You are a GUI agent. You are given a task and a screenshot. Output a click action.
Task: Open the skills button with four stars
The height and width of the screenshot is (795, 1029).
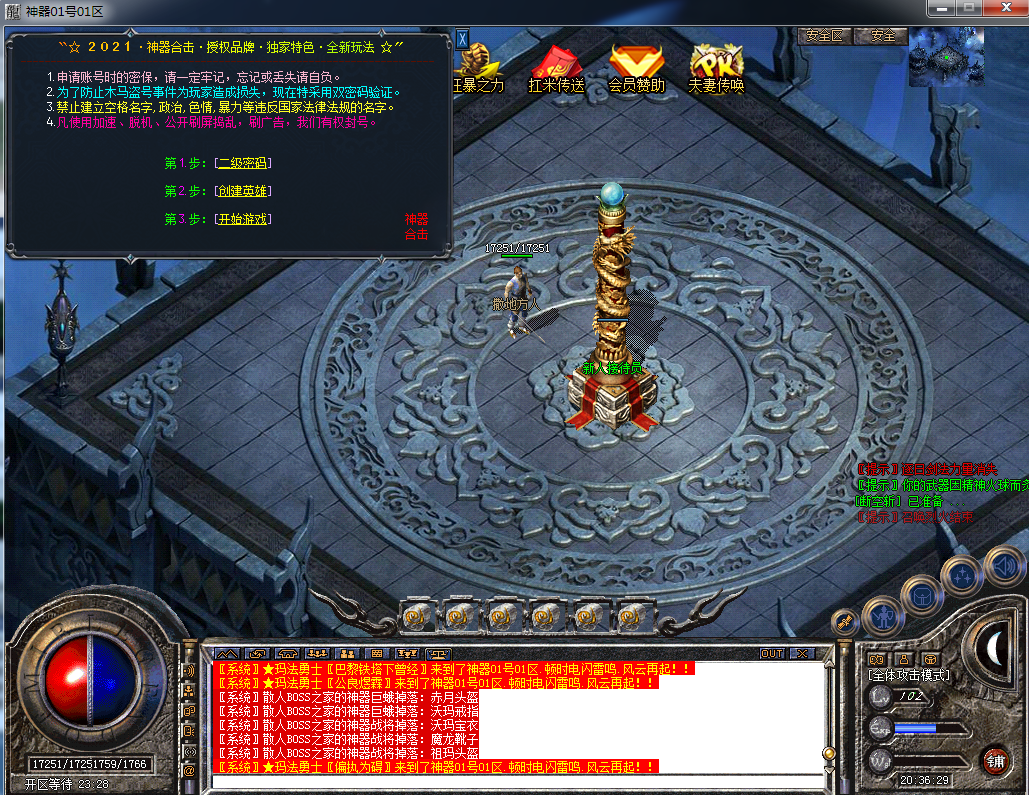pos(962,575)
